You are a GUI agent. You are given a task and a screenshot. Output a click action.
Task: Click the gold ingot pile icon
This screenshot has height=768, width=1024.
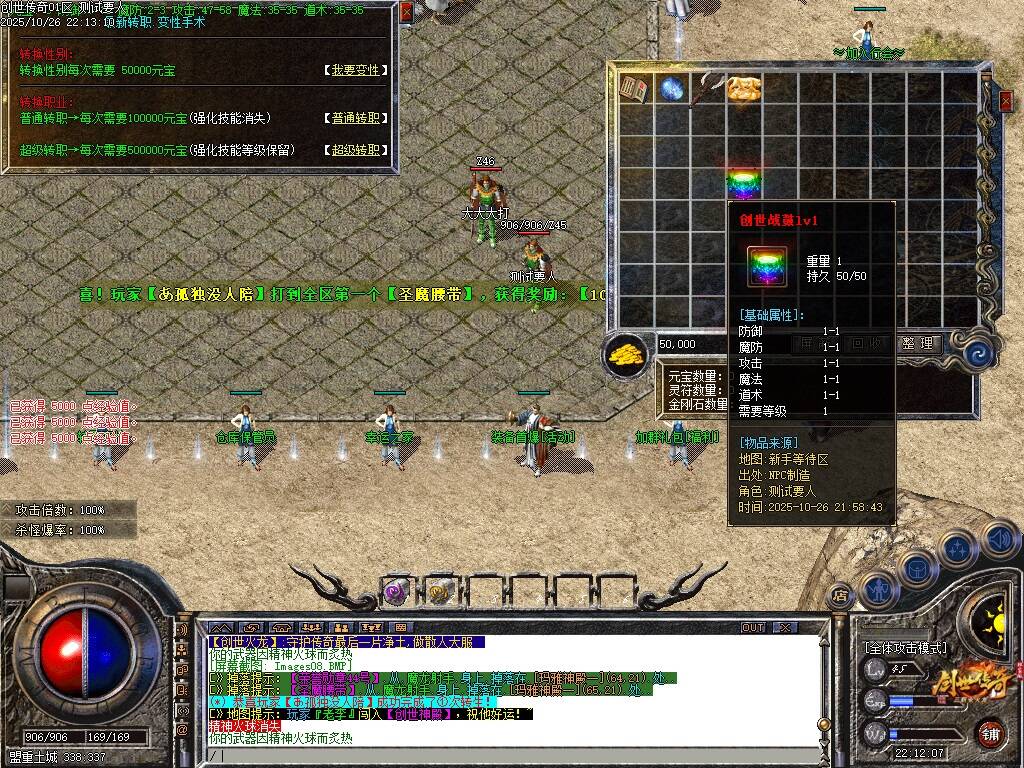point(626,353)
